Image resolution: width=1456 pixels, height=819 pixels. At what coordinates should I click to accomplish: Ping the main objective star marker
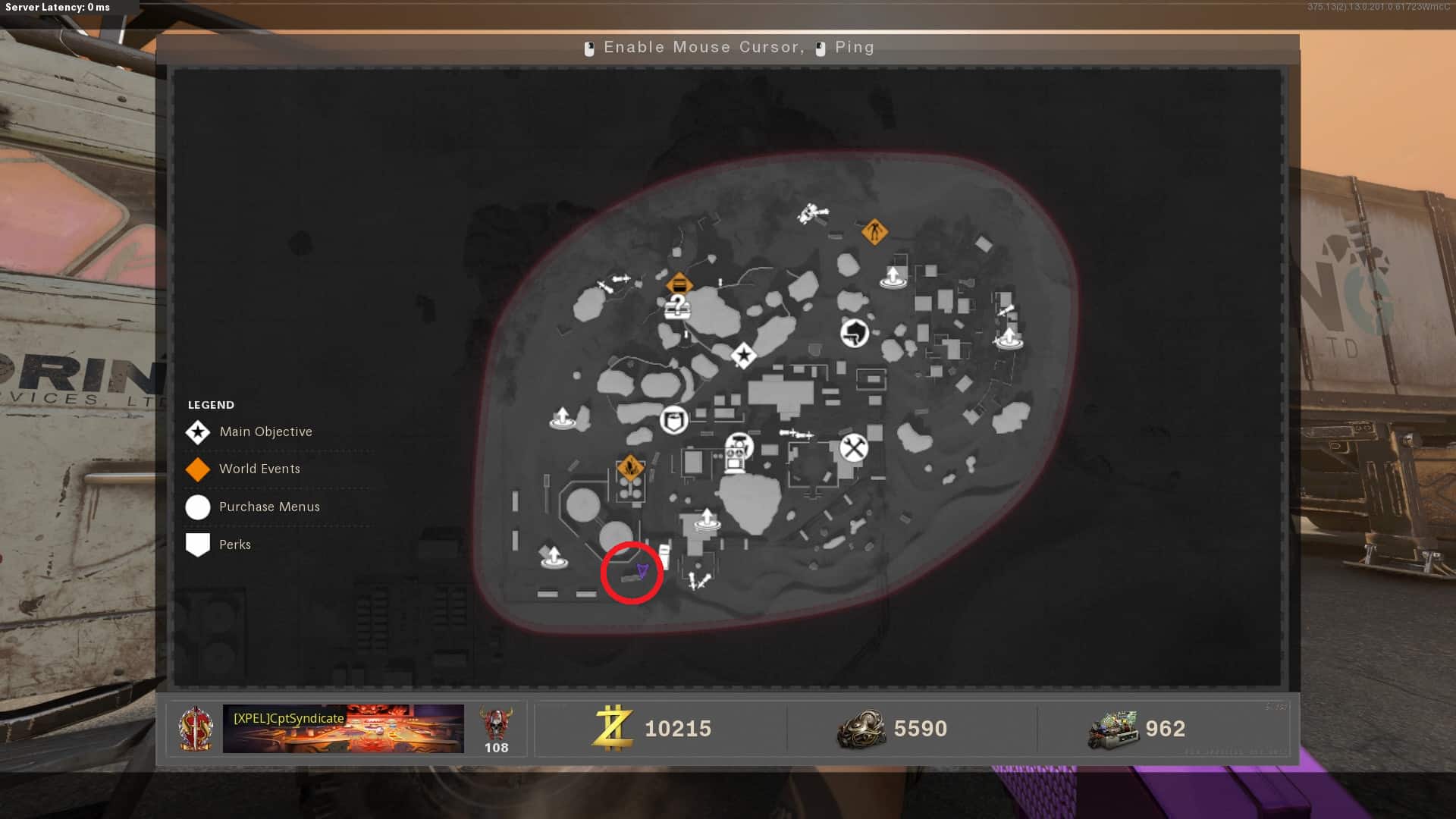point(743,355)
